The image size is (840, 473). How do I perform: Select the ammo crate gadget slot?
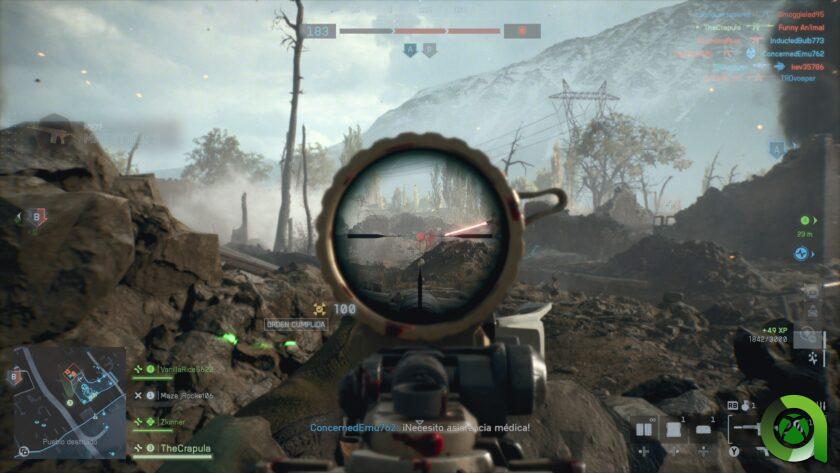(674, 429)
